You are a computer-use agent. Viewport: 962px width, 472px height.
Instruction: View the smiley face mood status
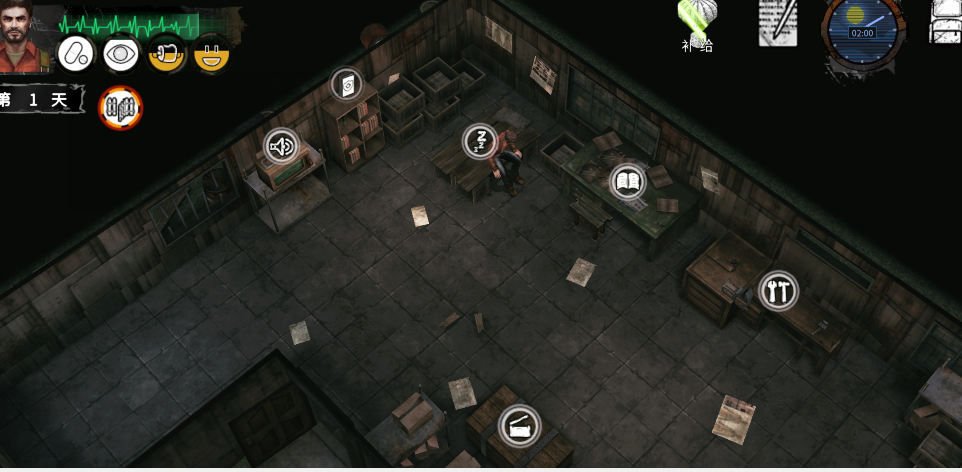[x=210, y=54]
